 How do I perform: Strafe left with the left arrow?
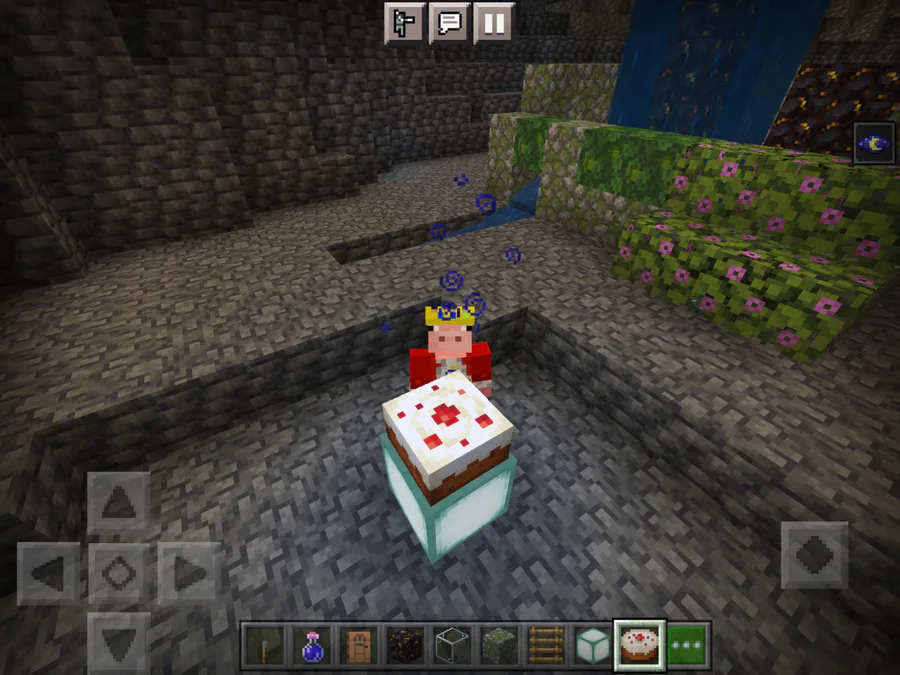pyautogui.click(x=49, y=573)
